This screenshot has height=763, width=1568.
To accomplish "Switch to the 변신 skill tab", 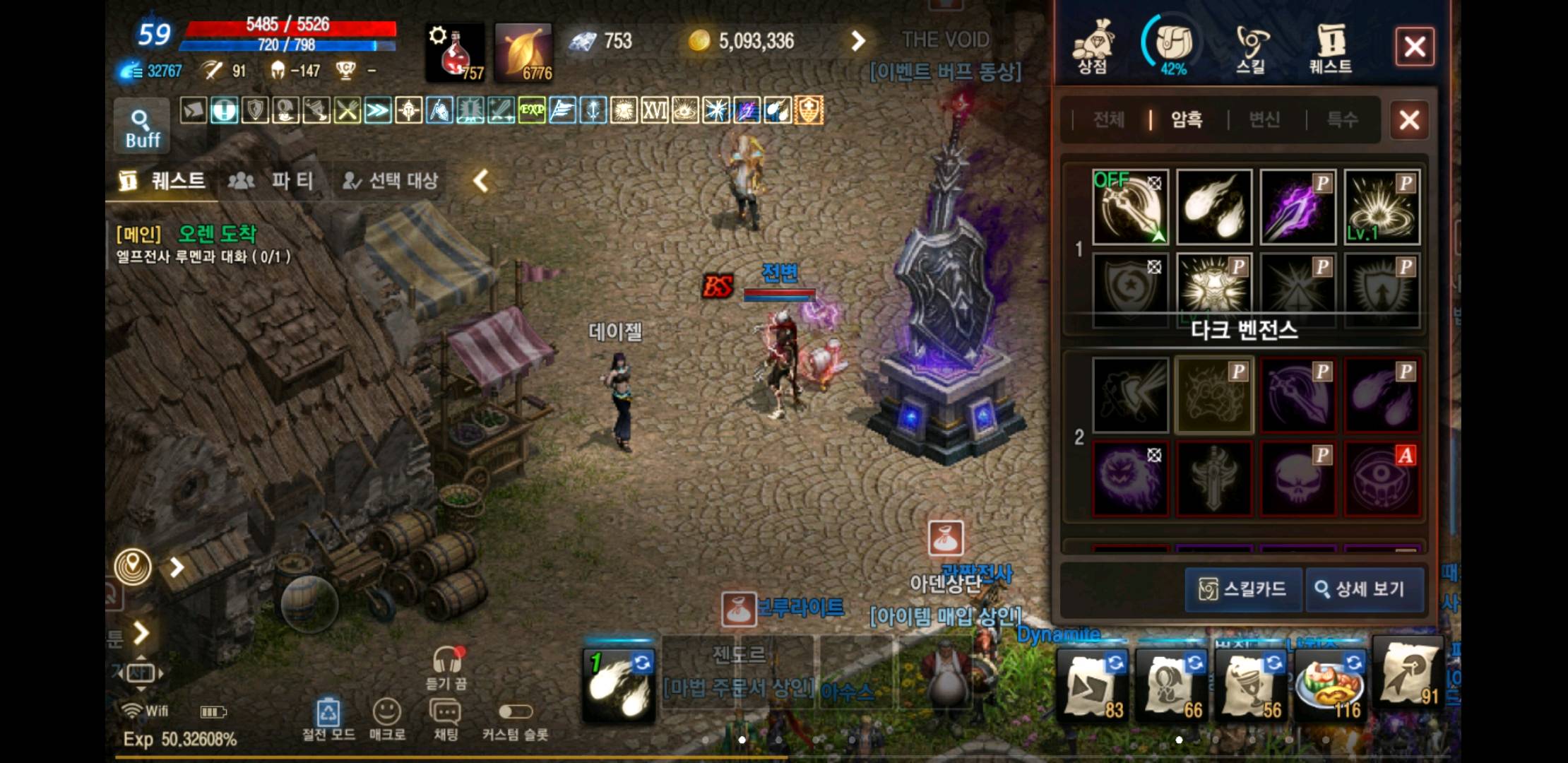I will click(x=1264, y=119).
